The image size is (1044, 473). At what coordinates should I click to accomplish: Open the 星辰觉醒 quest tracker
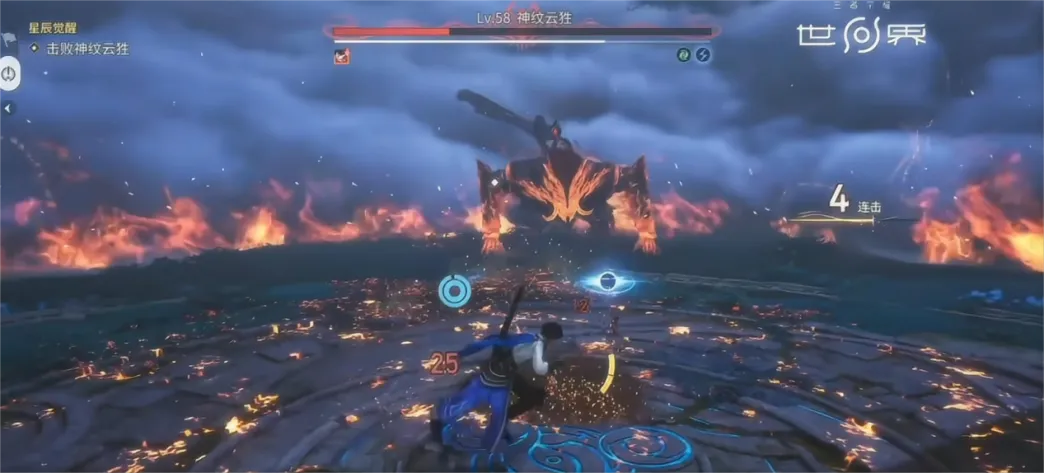tap(52, 28)
